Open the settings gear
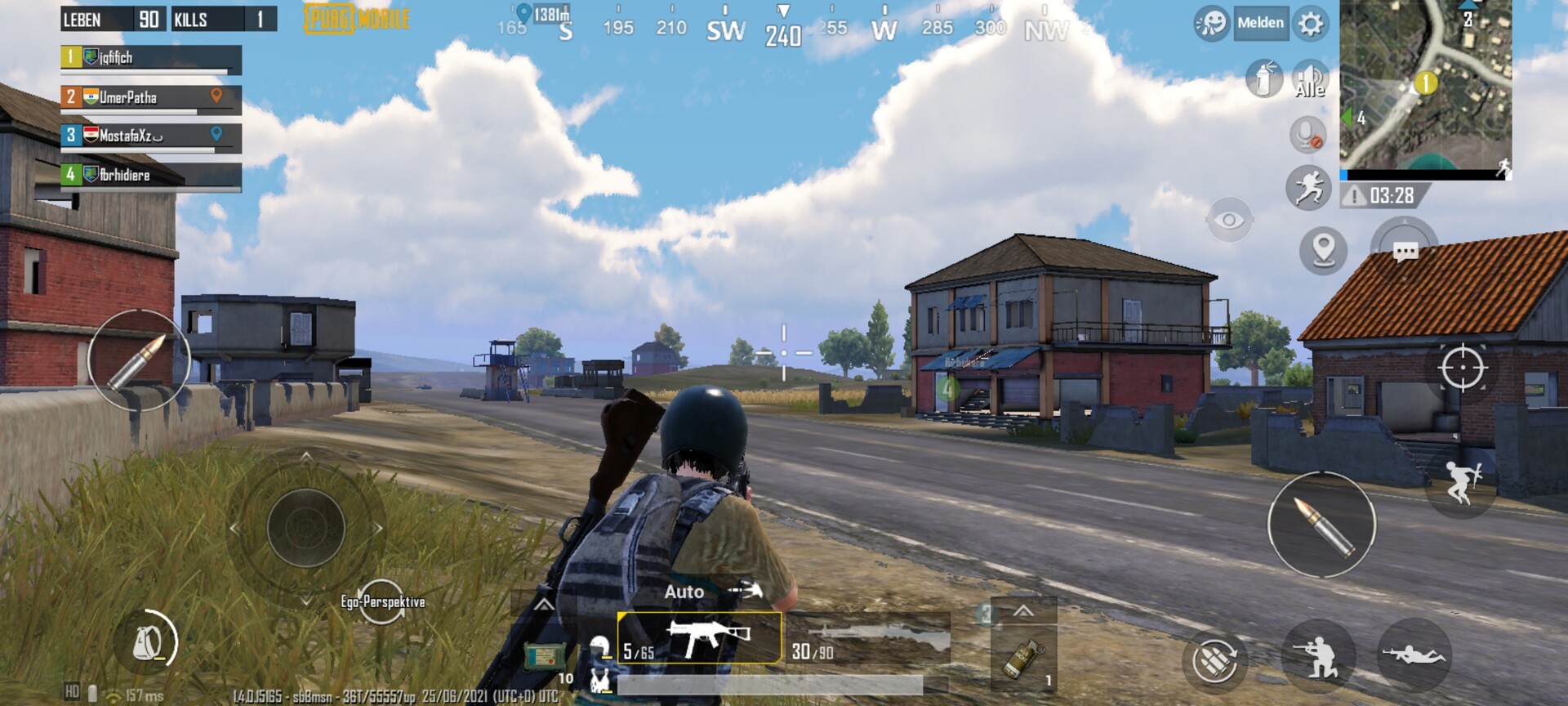Viewport: 1568px width, 706px height. click(x=1311, y=24)
